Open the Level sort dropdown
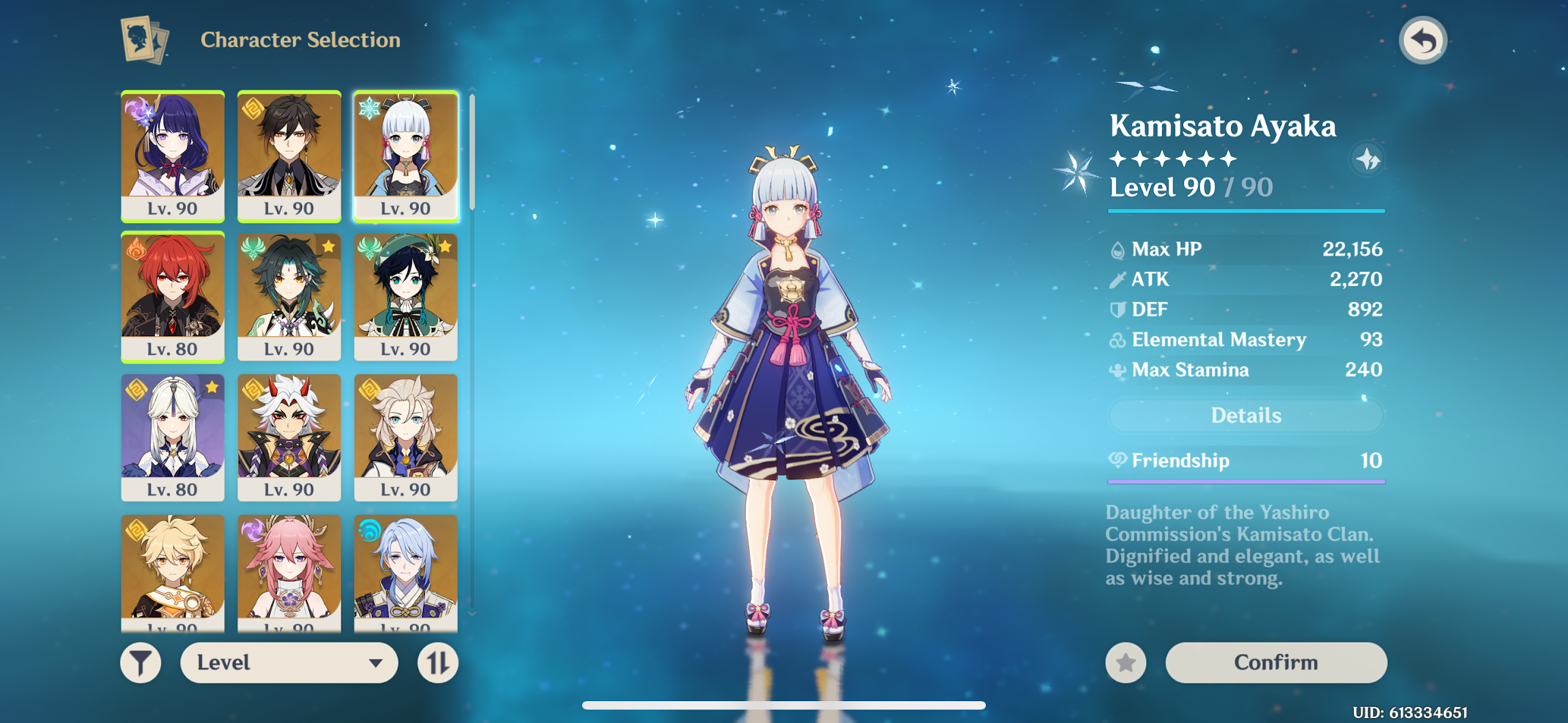 coord(289,662)
